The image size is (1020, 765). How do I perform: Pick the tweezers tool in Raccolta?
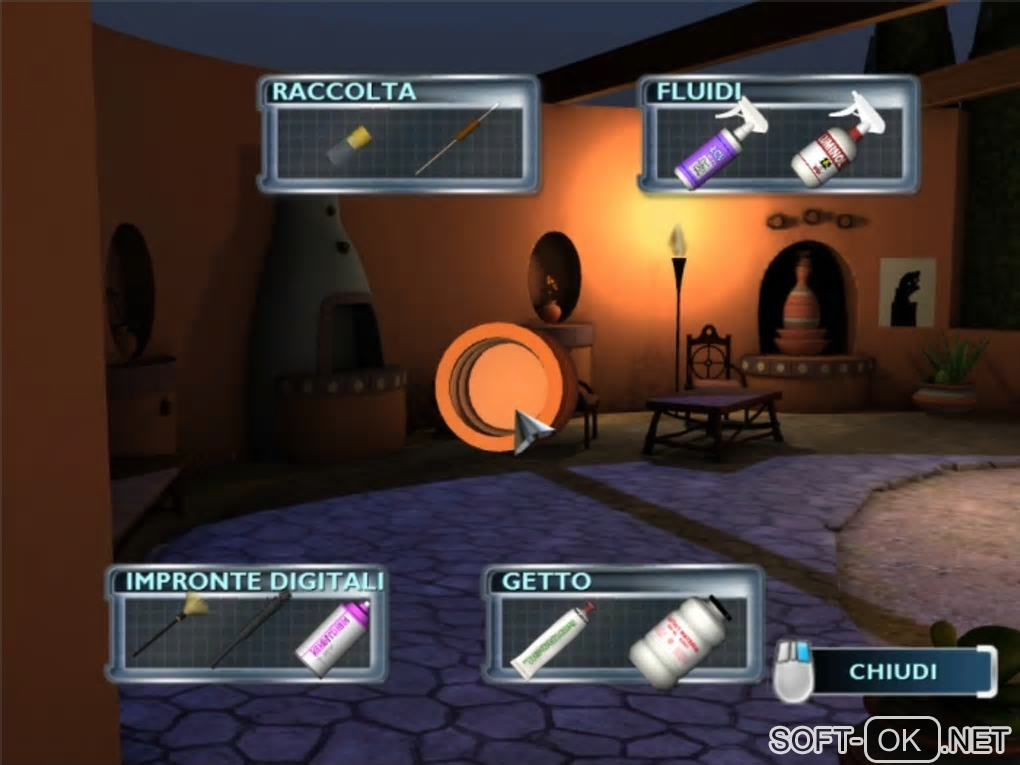point(457,139)
